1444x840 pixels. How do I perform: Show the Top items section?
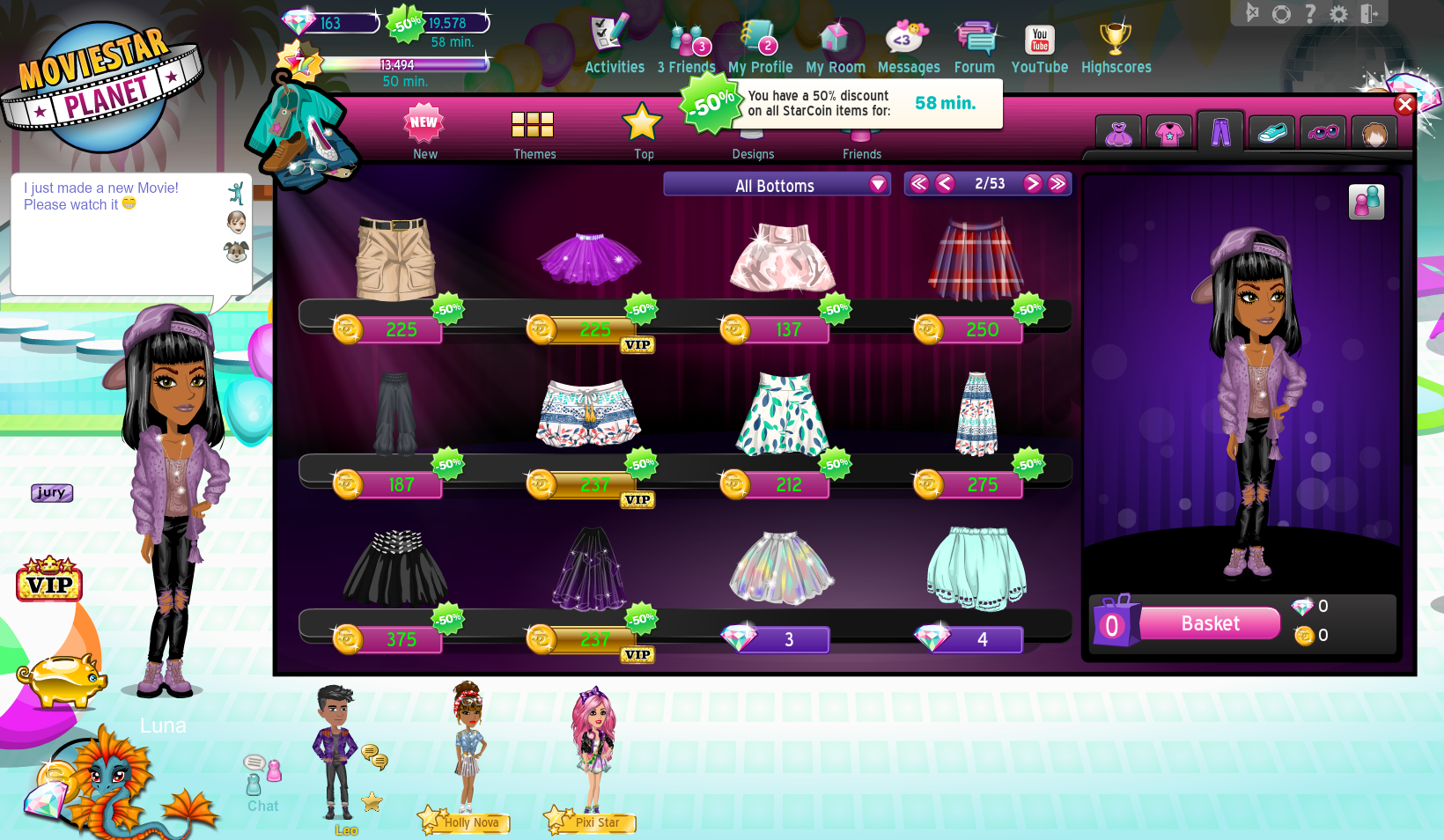coord(643,132)
